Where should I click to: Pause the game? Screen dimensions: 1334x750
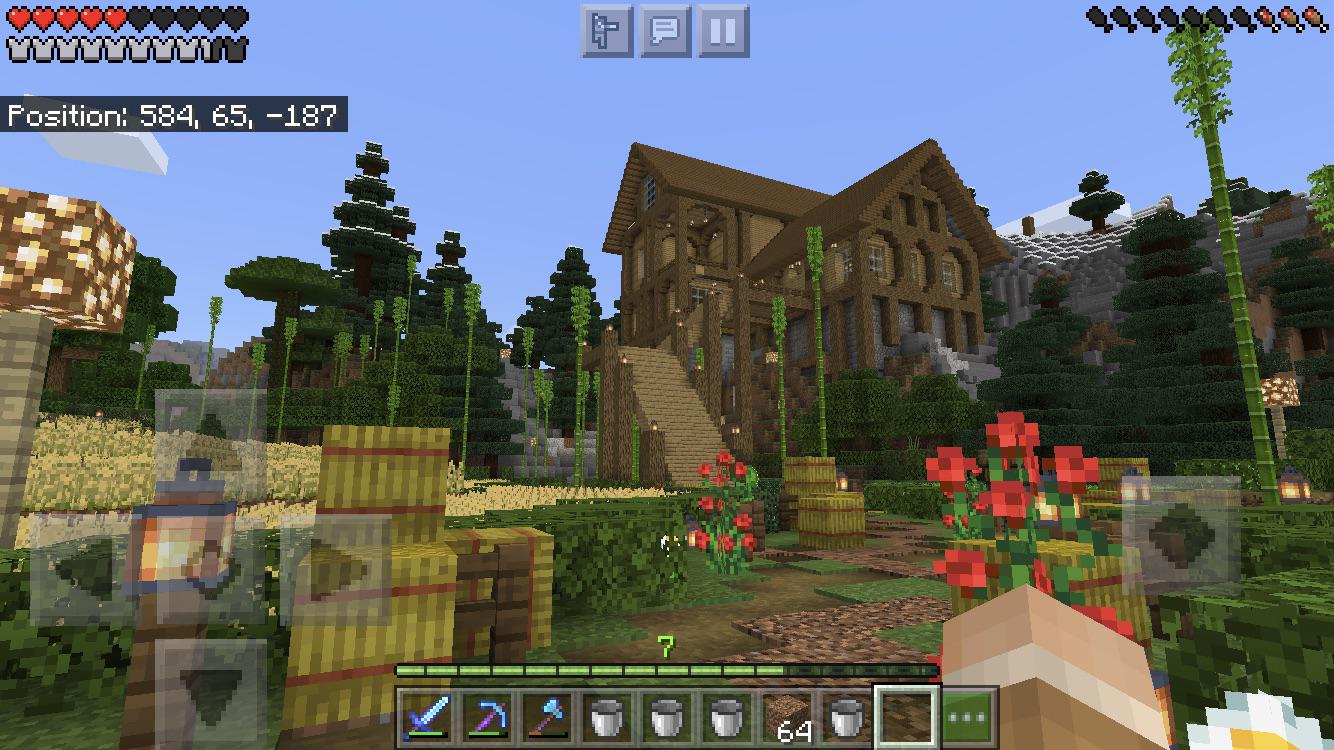[723, 31]
